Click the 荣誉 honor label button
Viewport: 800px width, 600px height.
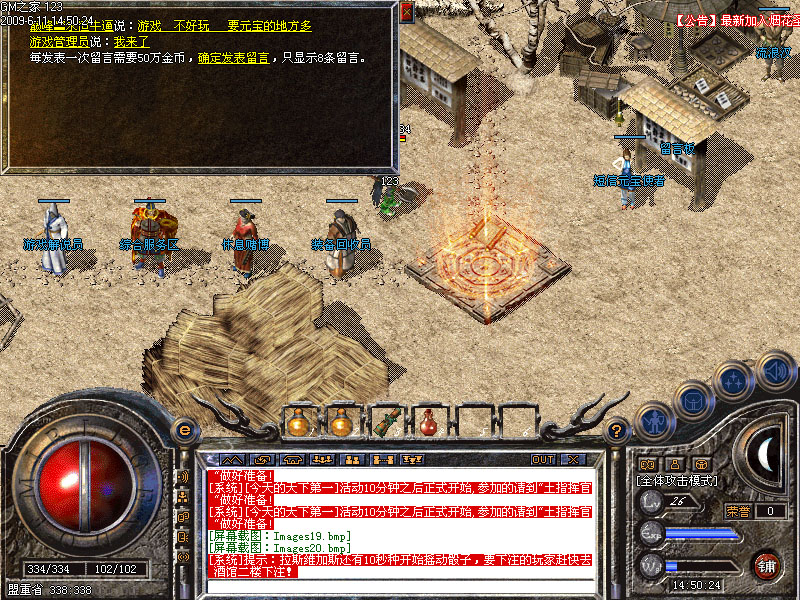(x=737, y=511)
